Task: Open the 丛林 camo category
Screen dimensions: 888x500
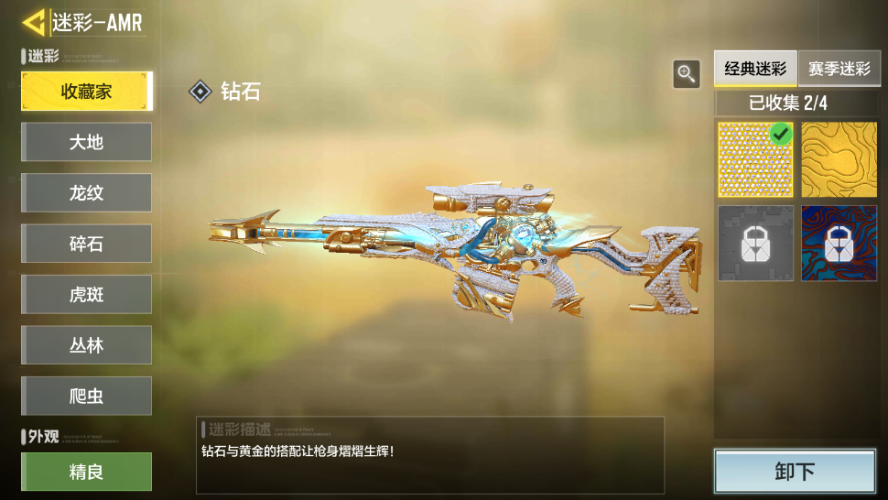Action: (x=86, y=345)
